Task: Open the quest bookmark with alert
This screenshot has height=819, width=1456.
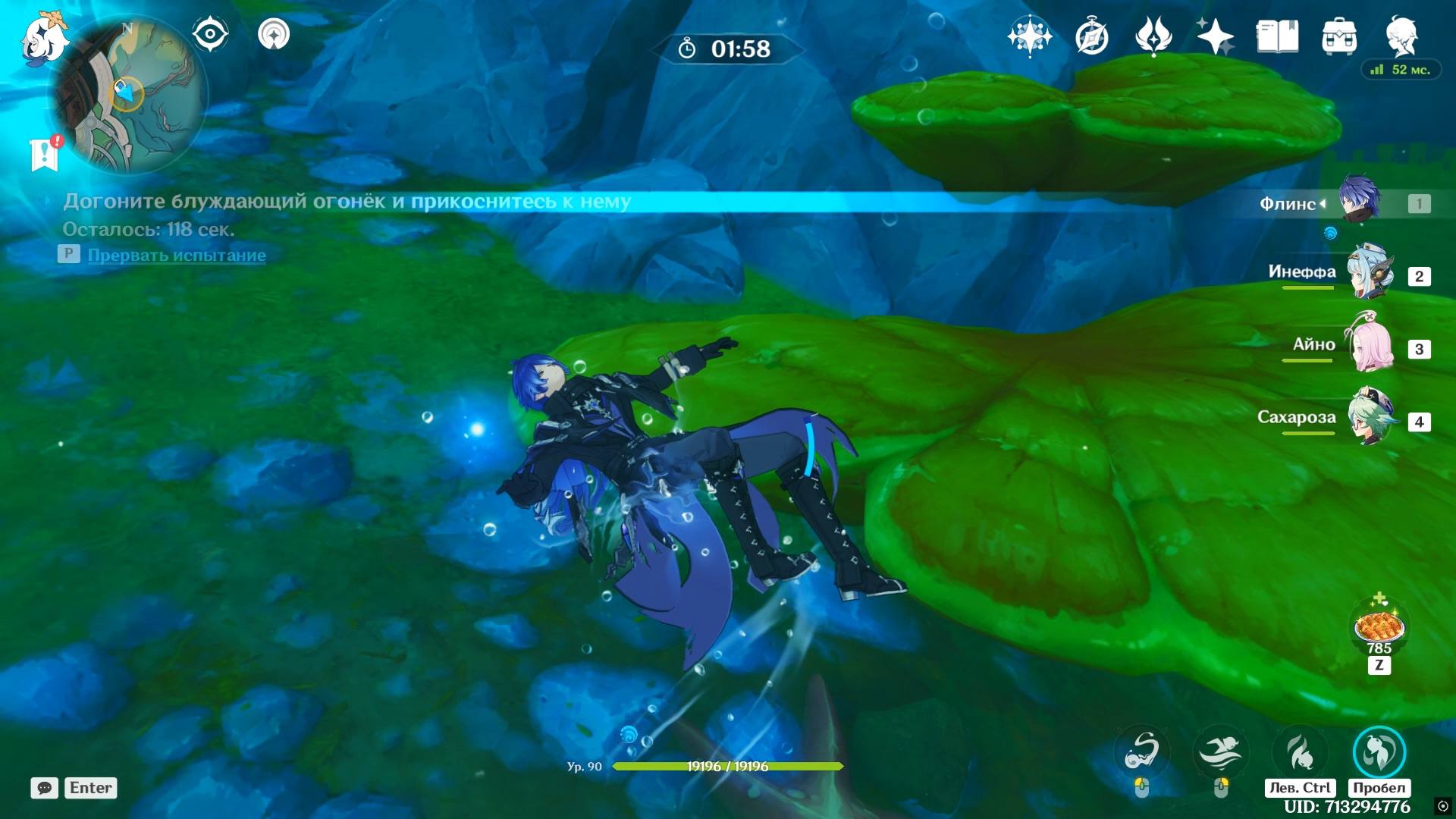Action: click(45, 154)
